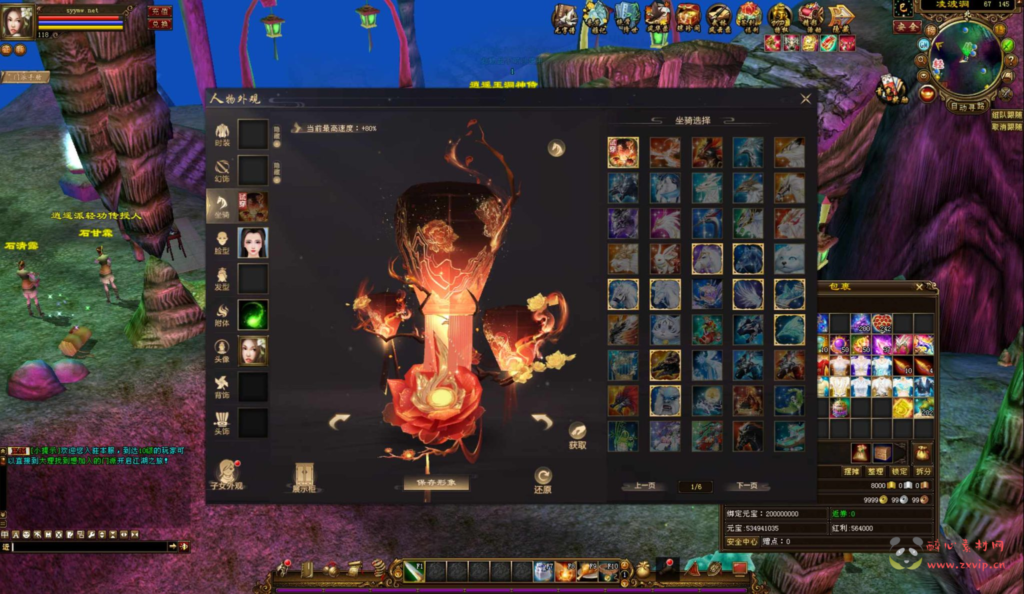Go to previous mount page 上一页
This screenshot has height=594, width=1024.
[x=645, y=486]
